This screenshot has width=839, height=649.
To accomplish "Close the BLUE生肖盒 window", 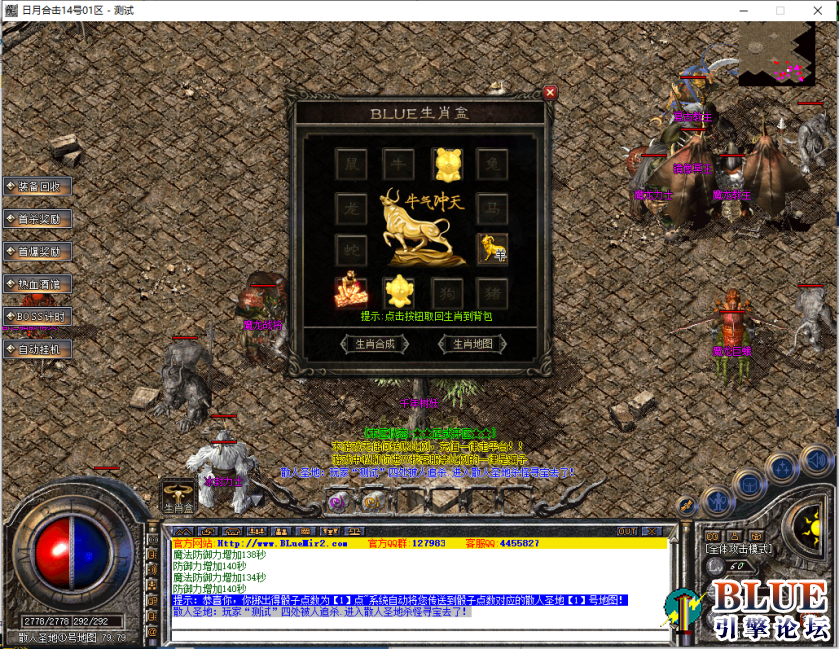I will (550, 93).
